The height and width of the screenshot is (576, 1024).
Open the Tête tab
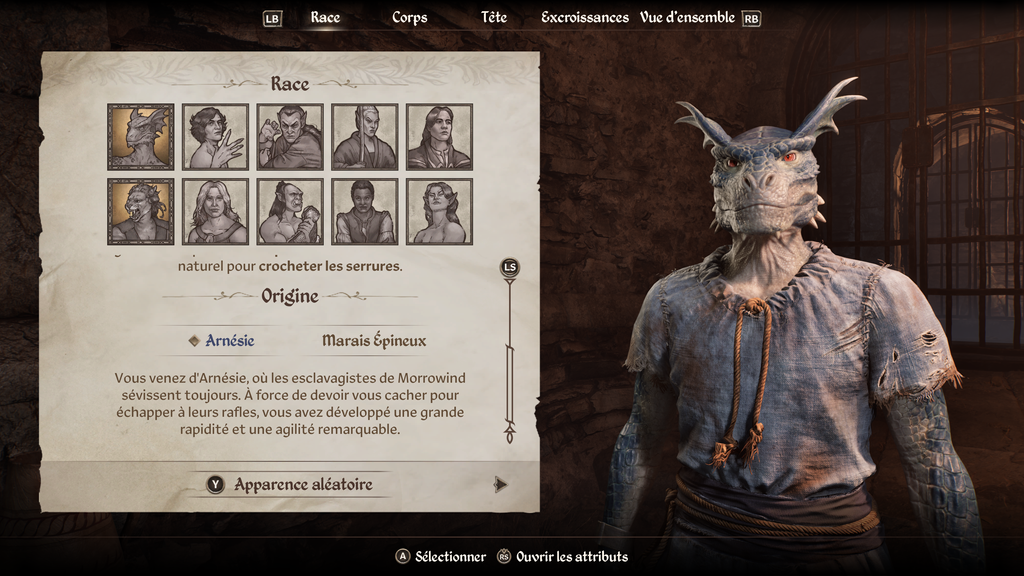point(494,18)
